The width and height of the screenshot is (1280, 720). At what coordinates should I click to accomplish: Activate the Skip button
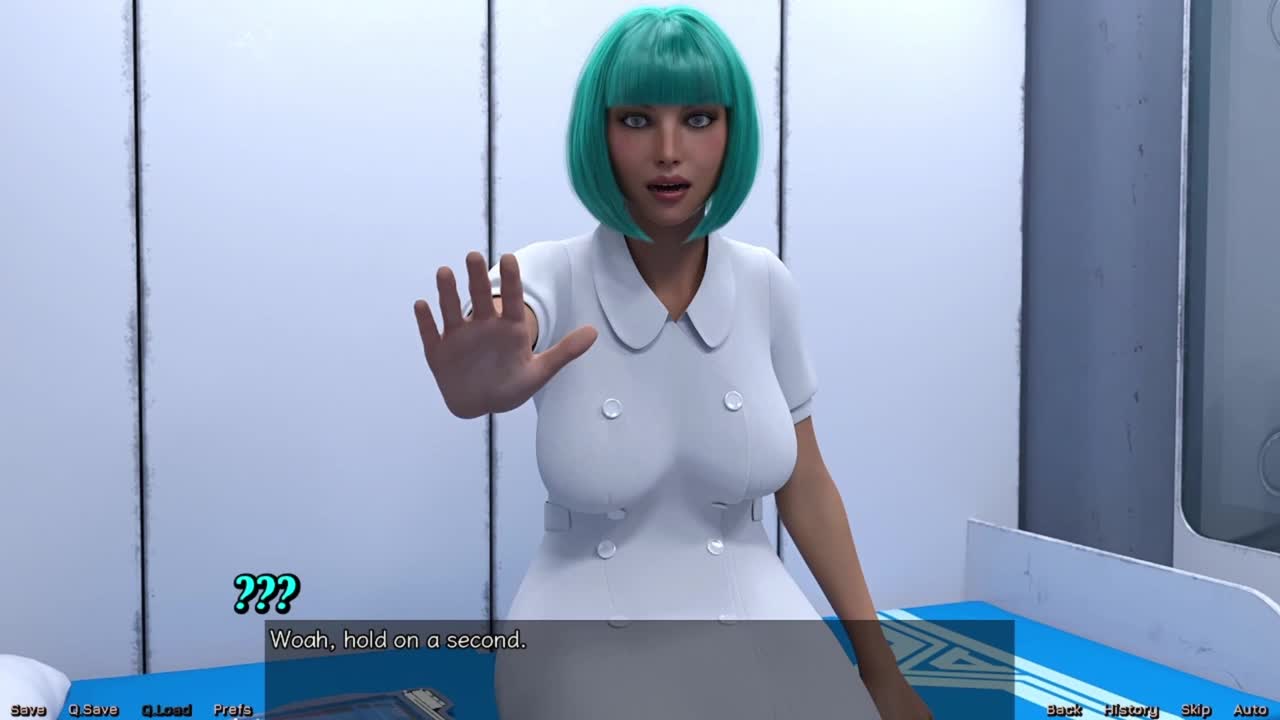(1196, 710)
